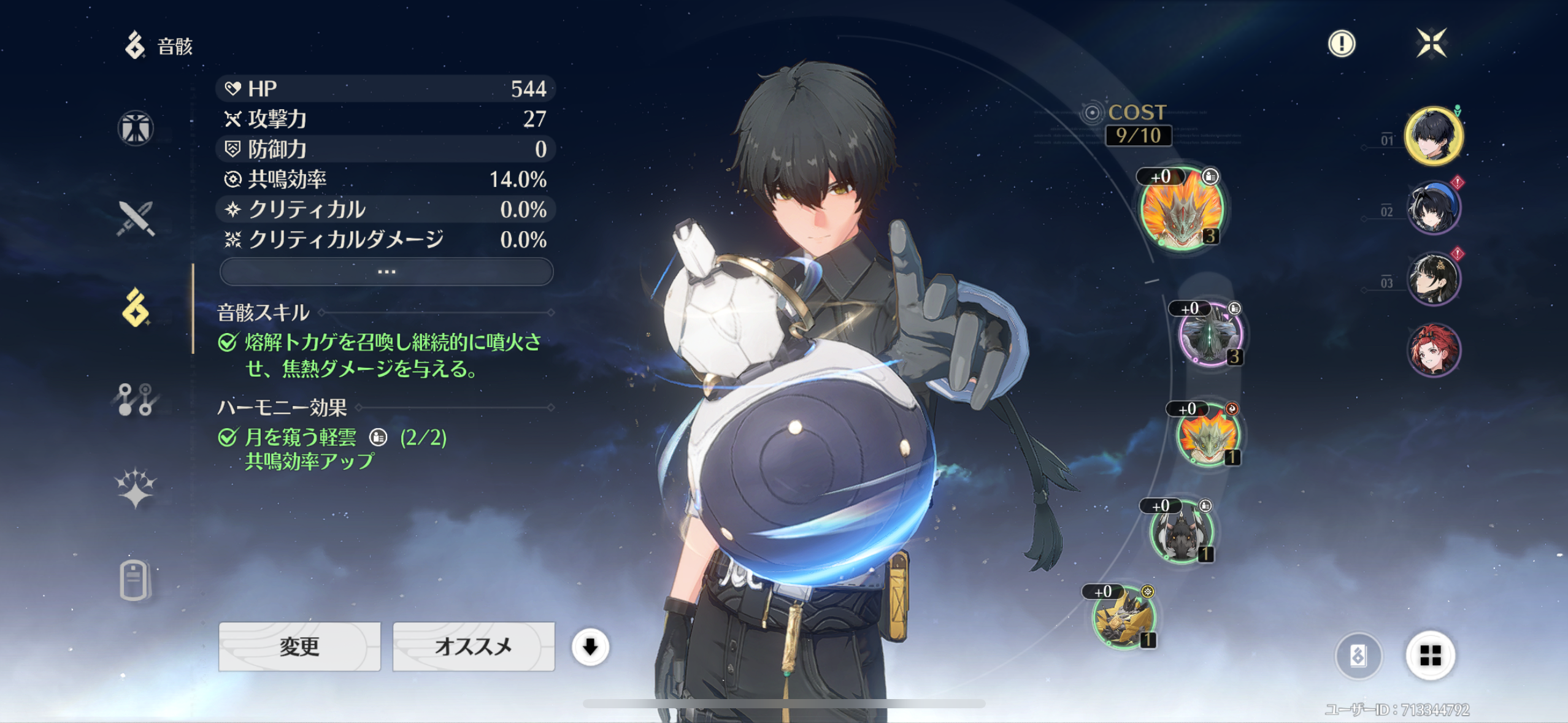Choose the red-haired character portrait

[x=1433, y=350]
